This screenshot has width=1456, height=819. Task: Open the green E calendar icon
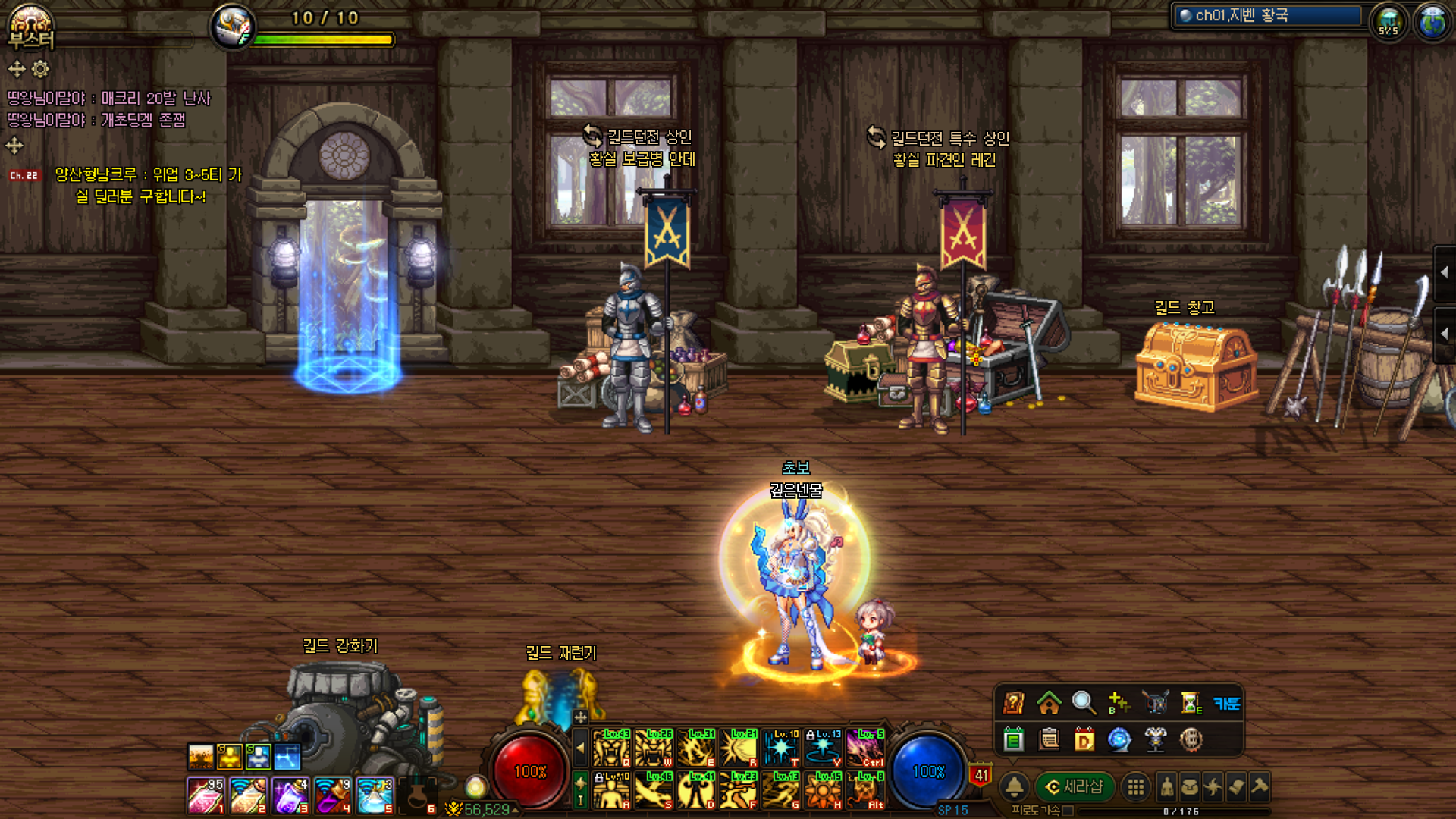pos(1014,739)
